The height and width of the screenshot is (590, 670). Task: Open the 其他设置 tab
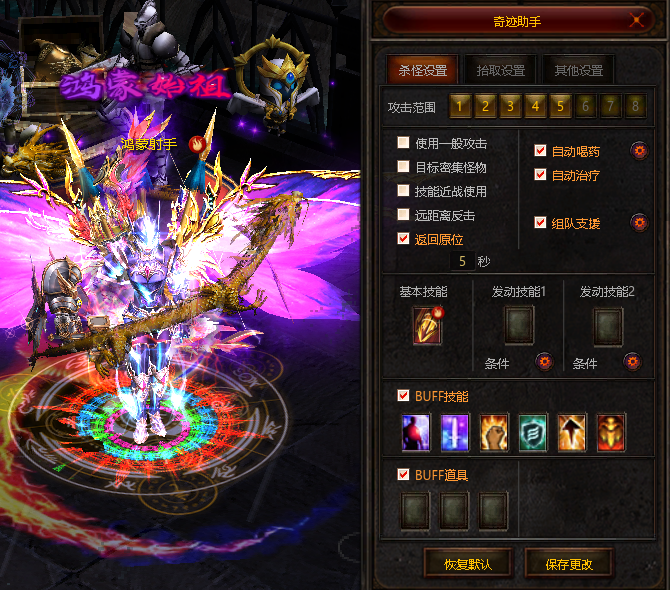pyautogui.click(x=578, y=71)
